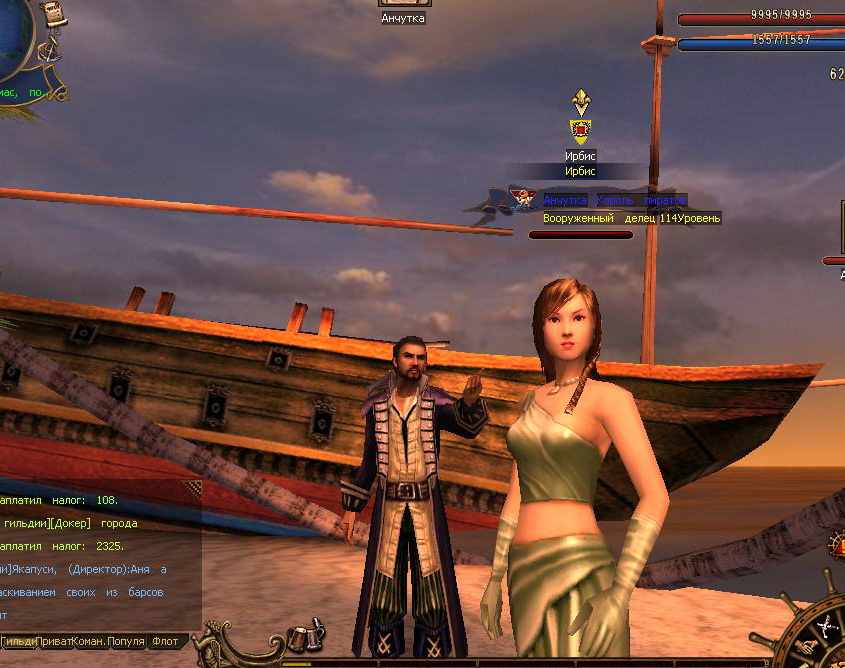Open the Приват chat tab
This screenshot has width=845, height=668.
pos(56,641)
